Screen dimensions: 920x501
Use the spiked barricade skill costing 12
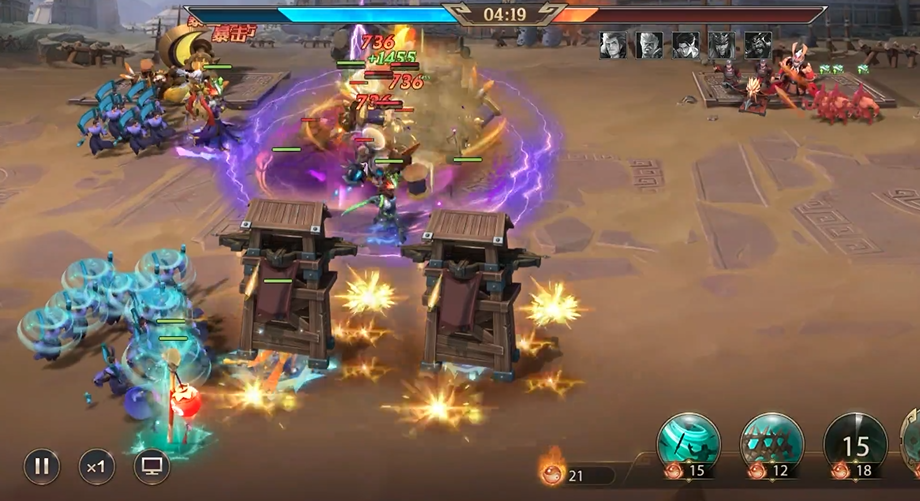771,443
